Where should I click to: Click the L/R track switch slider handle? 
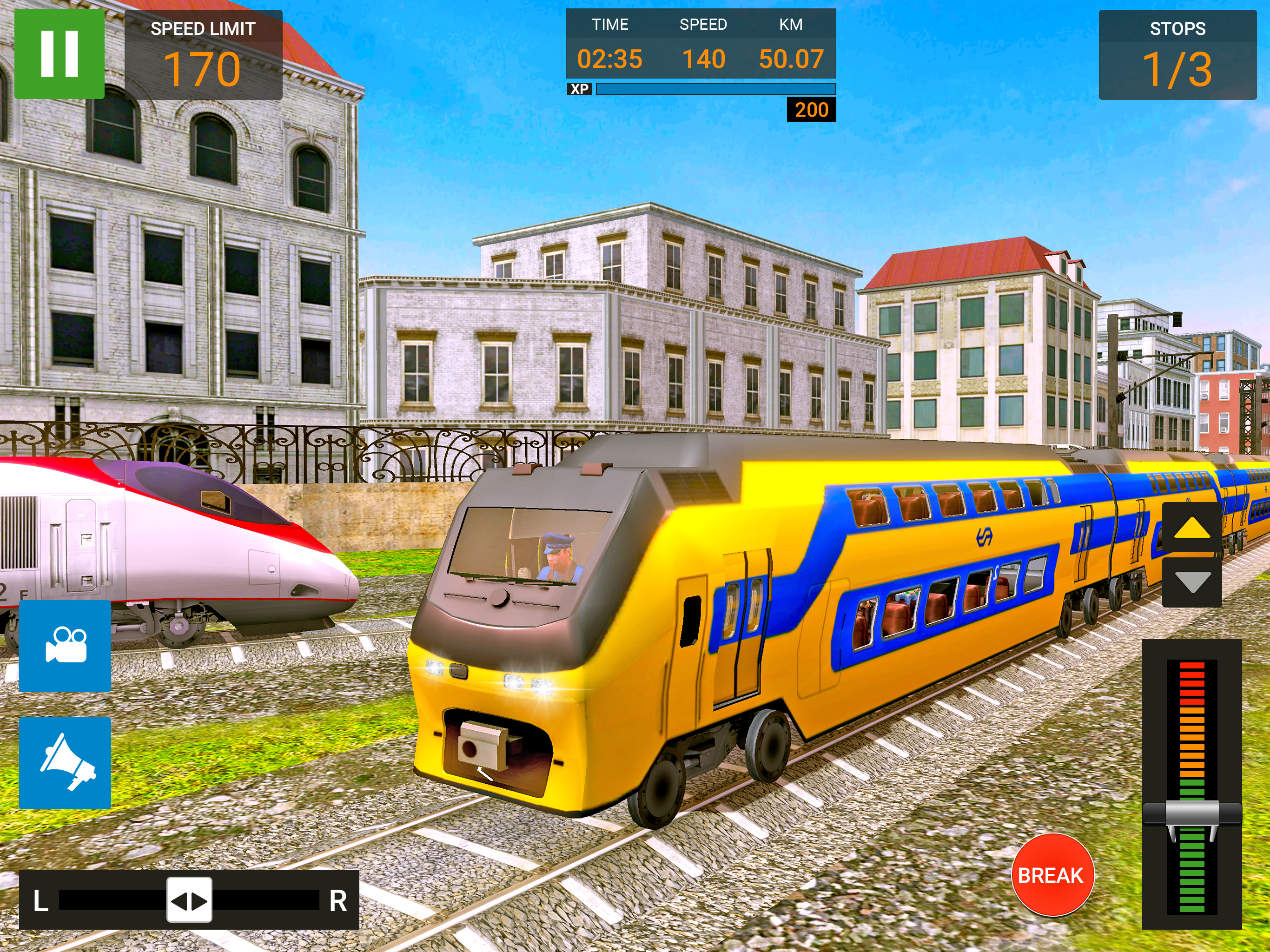point(189,900)
